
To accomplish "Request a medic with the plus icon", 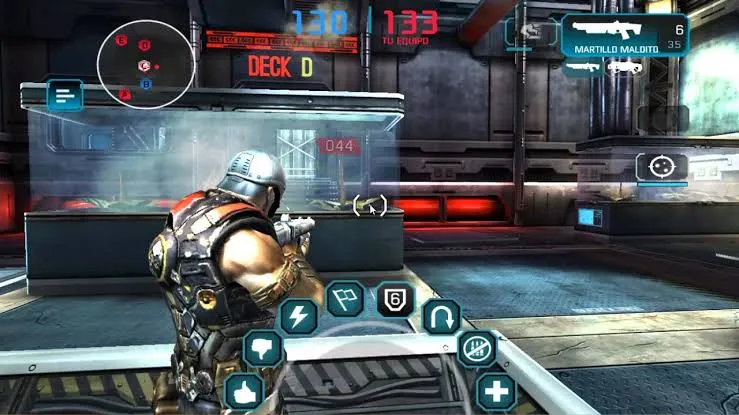I will (x=495, y=390).
